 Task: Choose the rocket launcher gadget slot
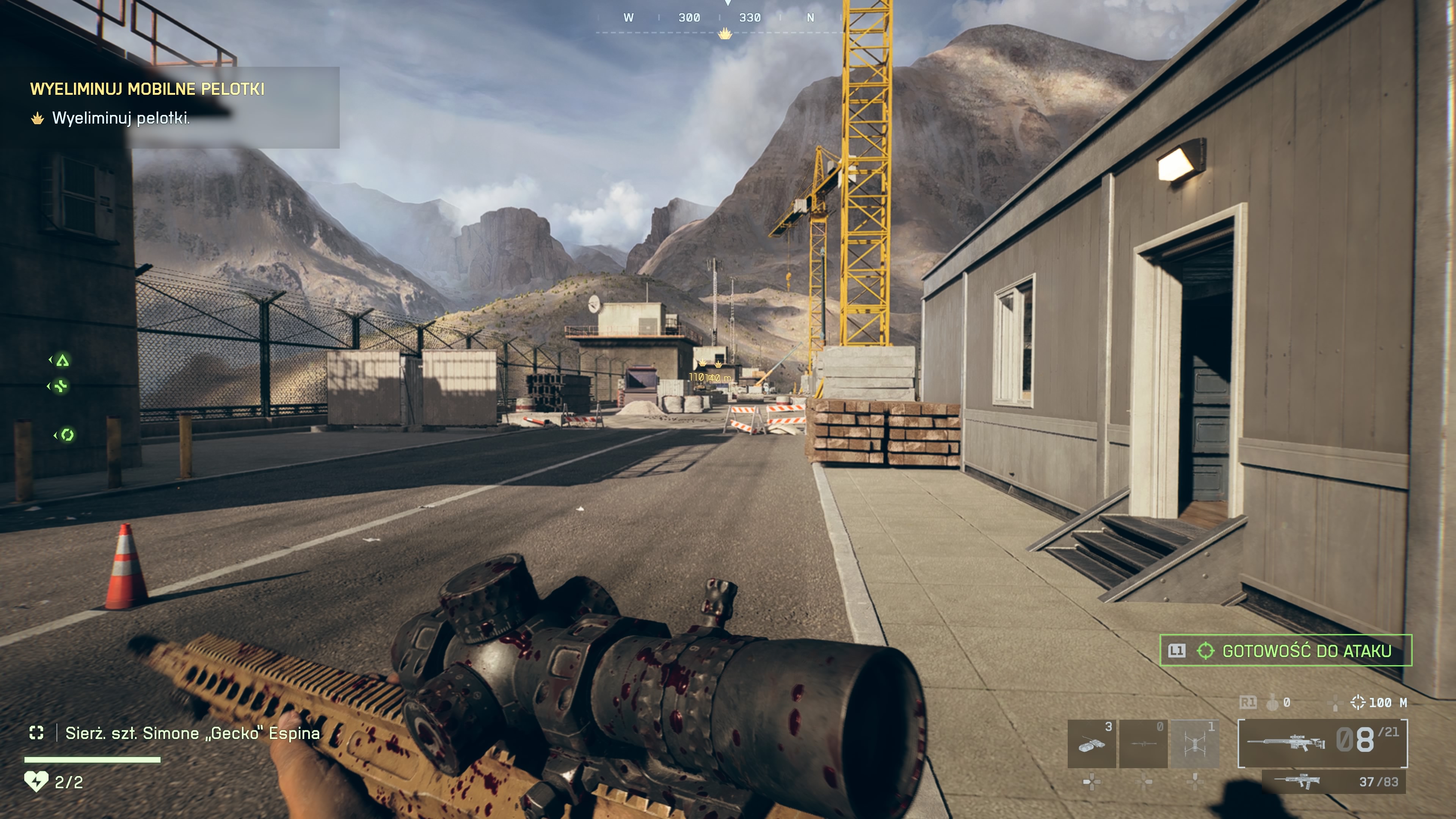point(1144,743)
